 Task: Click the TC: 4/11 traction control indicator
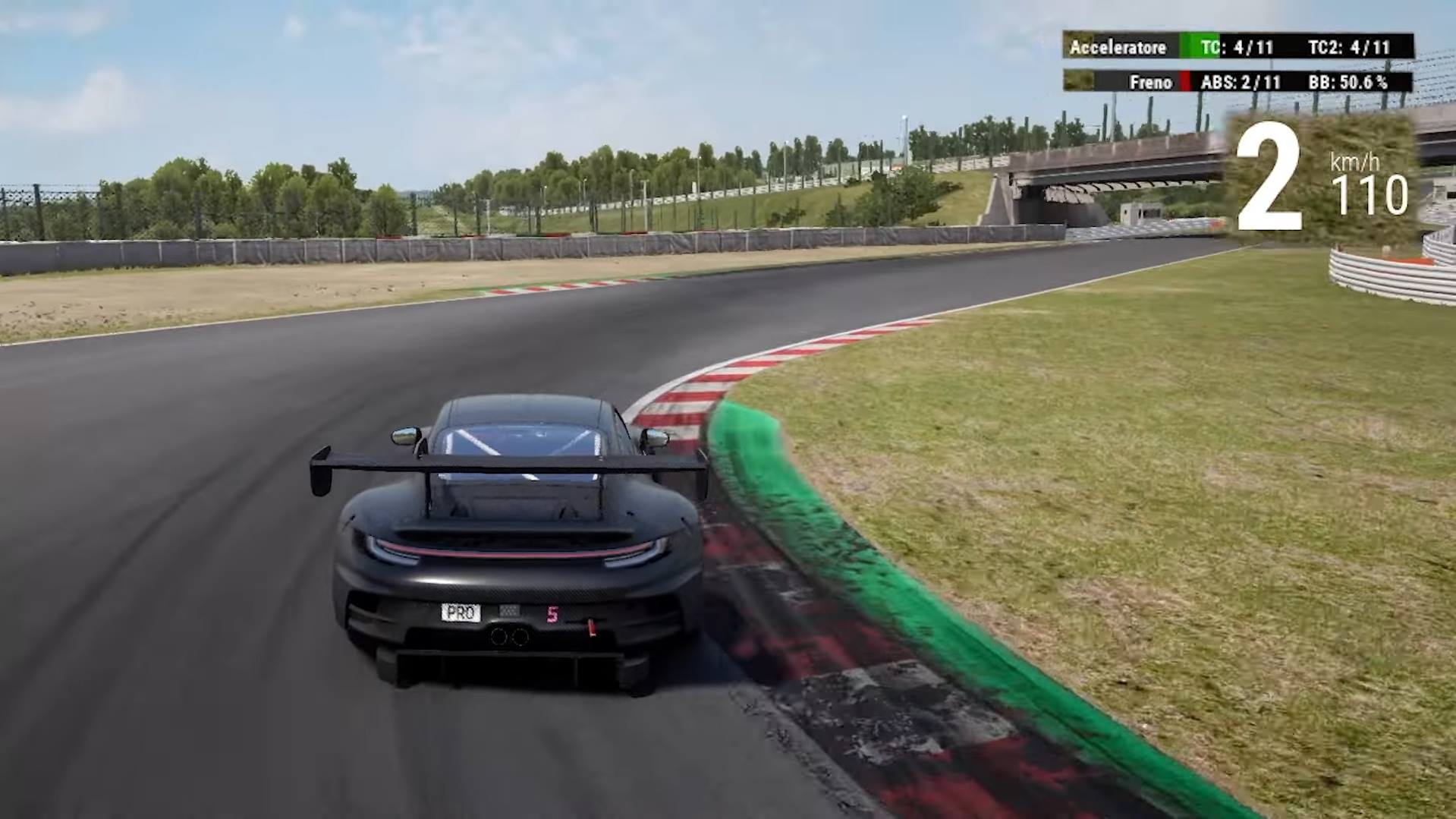[x=1239, y=47]
